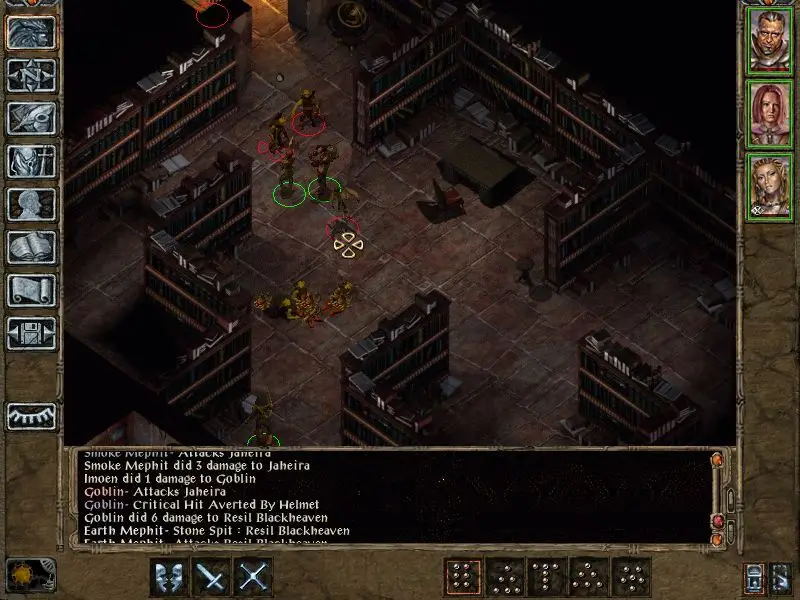Open the priest scroll
Screen dimensions: 800x600
point(31,289)
